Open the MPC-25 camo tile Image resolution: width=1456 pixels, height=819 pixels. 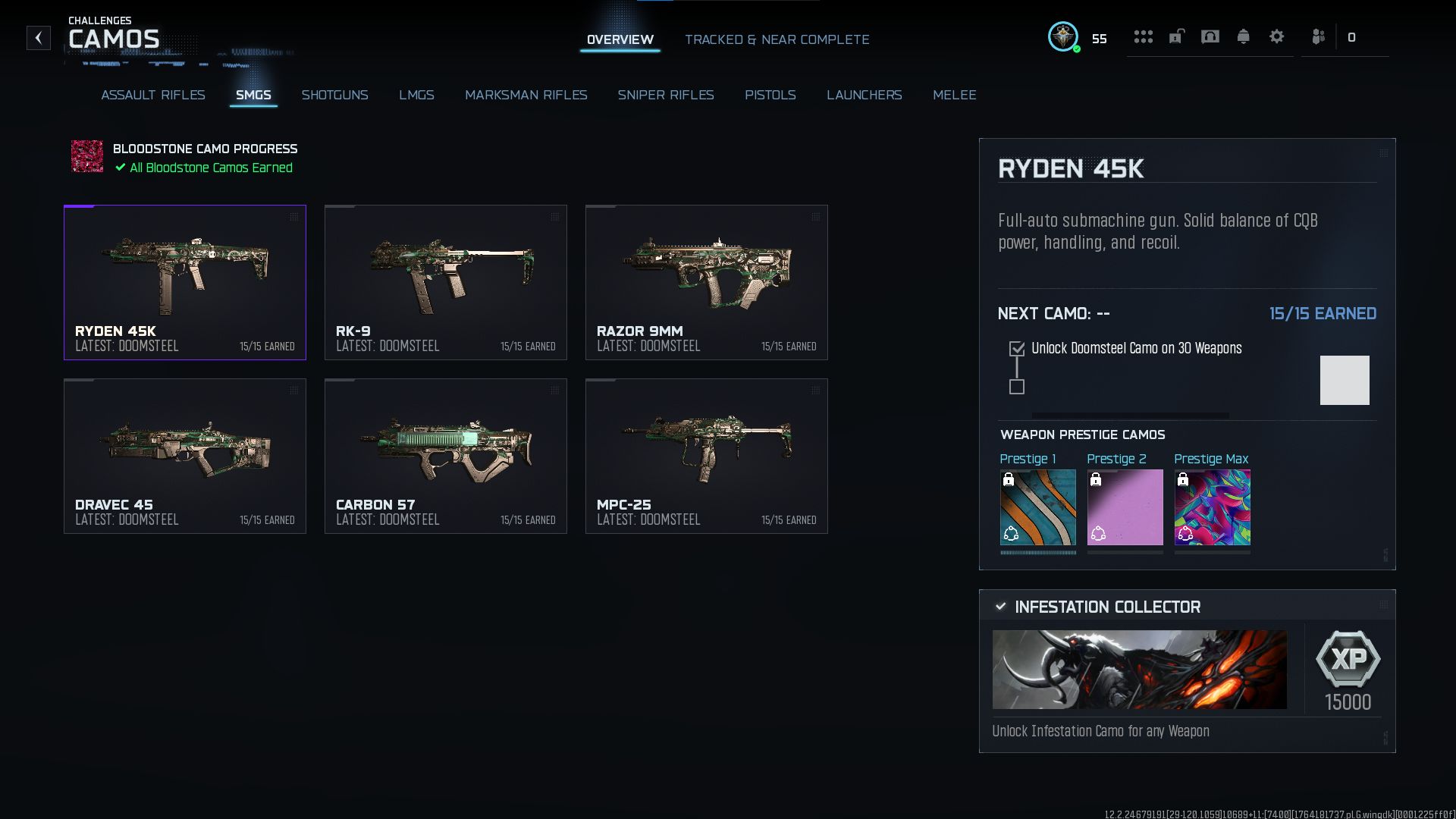pos(706,456)
